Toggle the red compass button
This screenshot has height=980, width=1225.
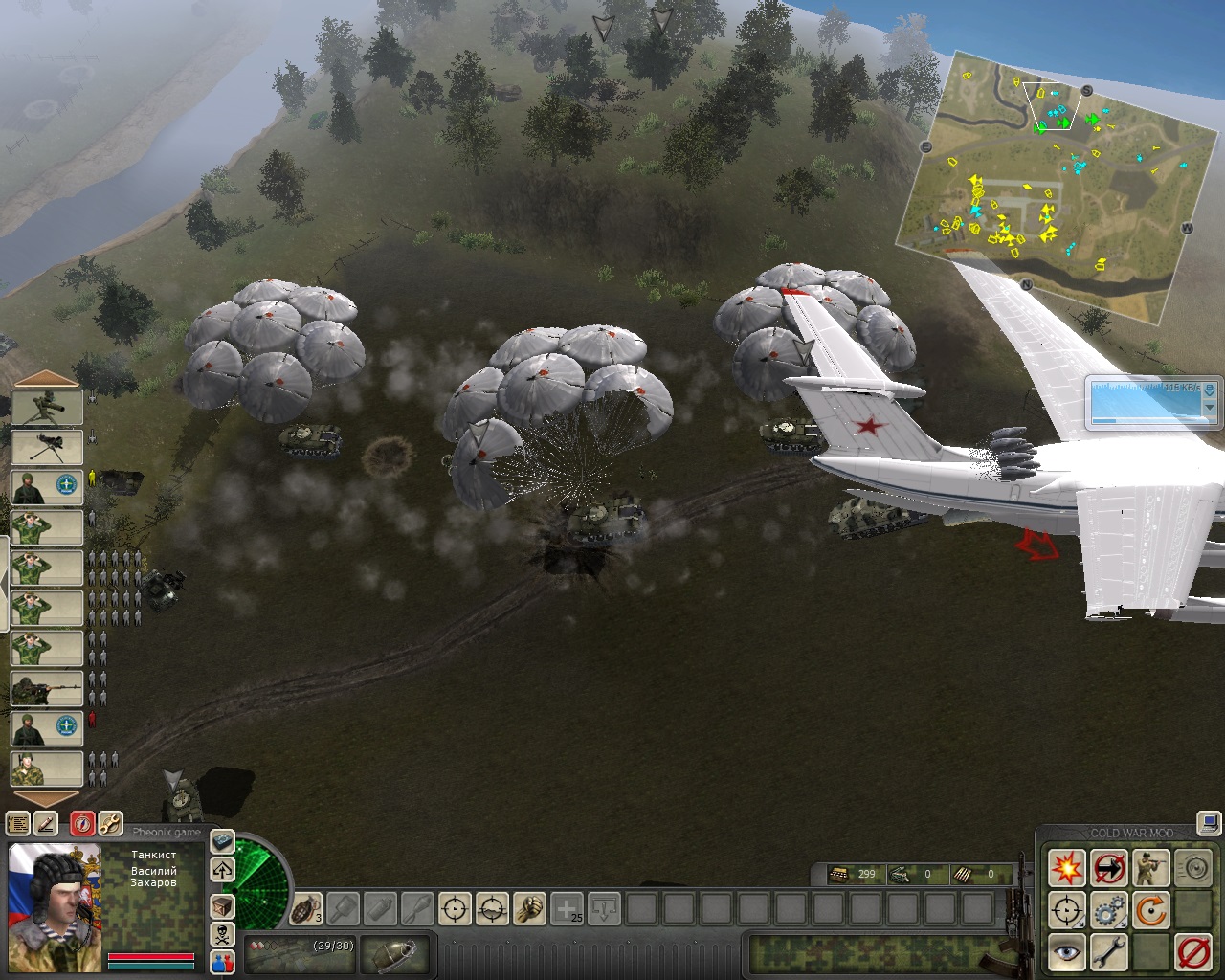coord(83,823)
